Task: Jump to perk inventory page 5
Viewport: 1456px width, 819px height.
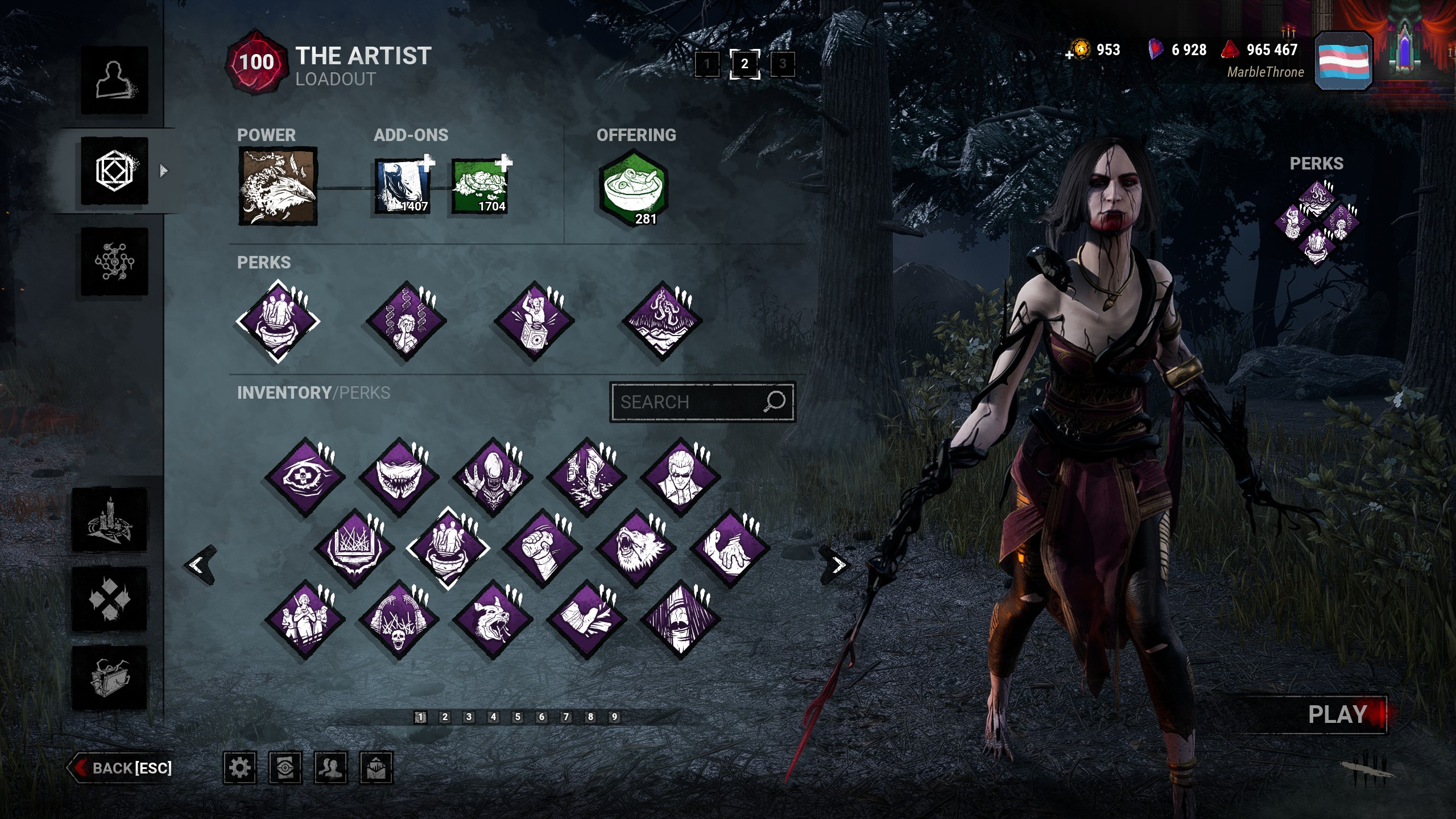Action: (518, 717)
